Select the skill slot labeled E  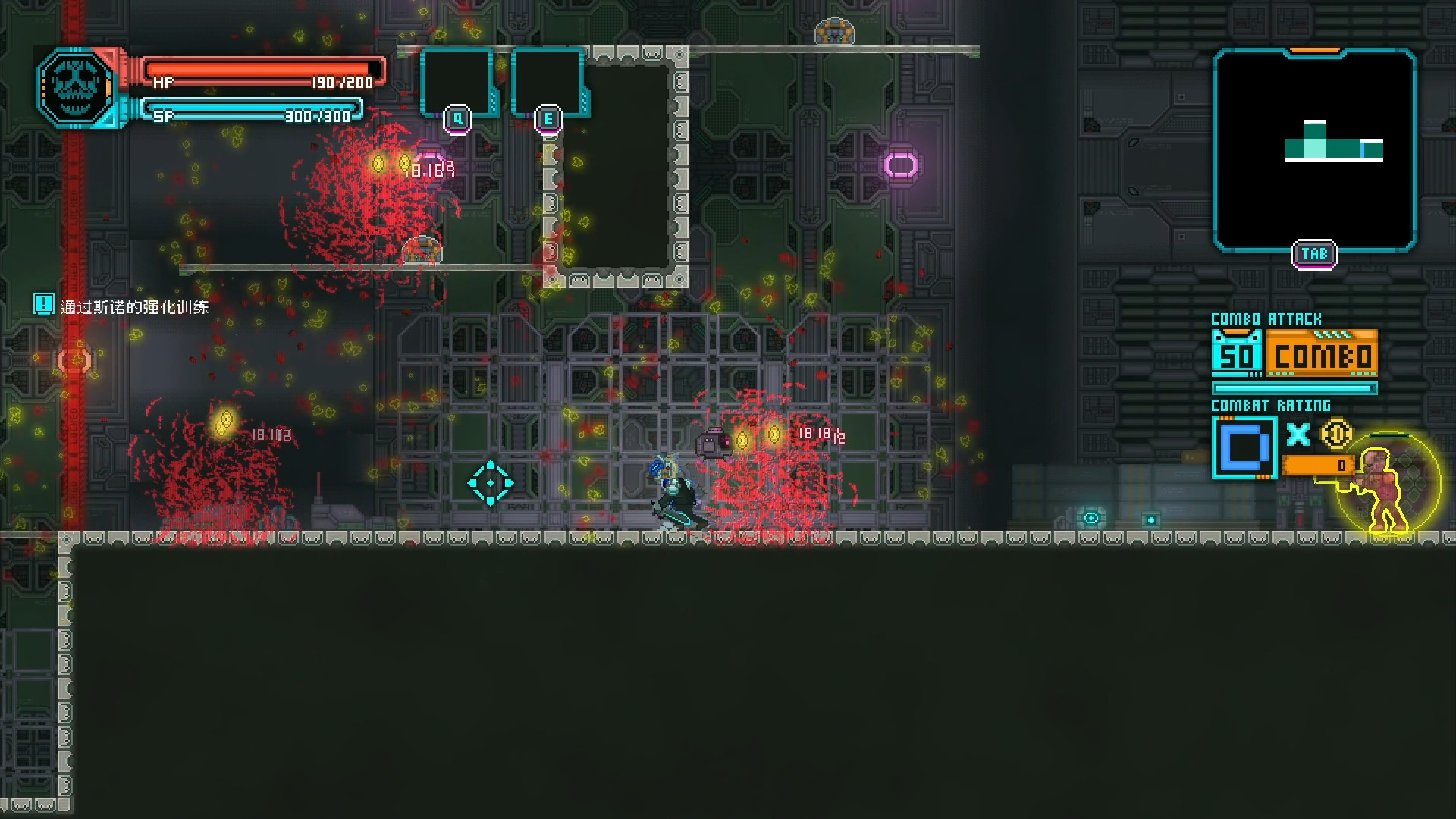pos(548,83)
